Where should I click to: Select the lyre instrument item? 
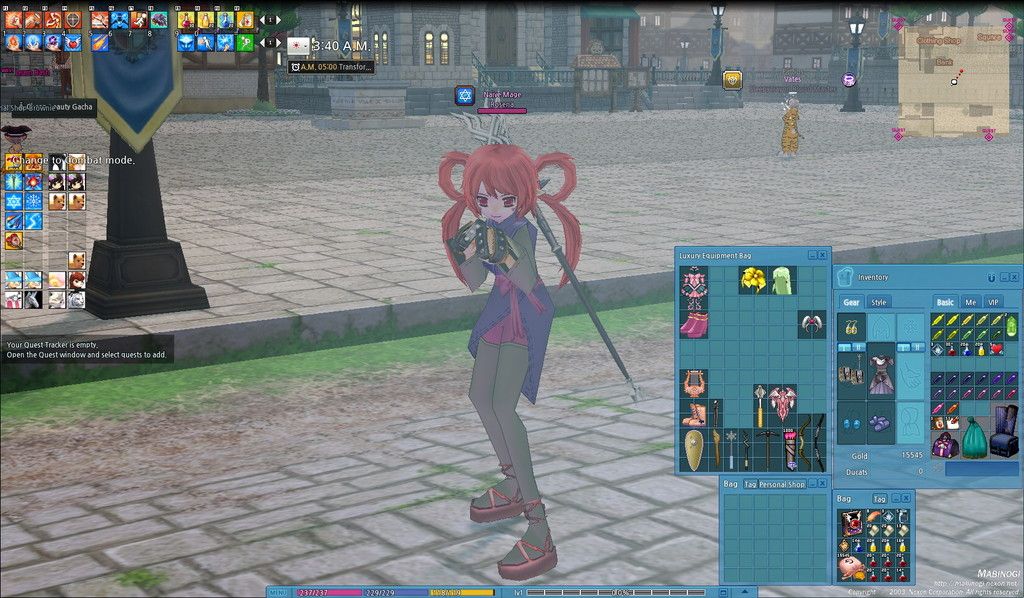pyautogui.click(x=693, y=383)
